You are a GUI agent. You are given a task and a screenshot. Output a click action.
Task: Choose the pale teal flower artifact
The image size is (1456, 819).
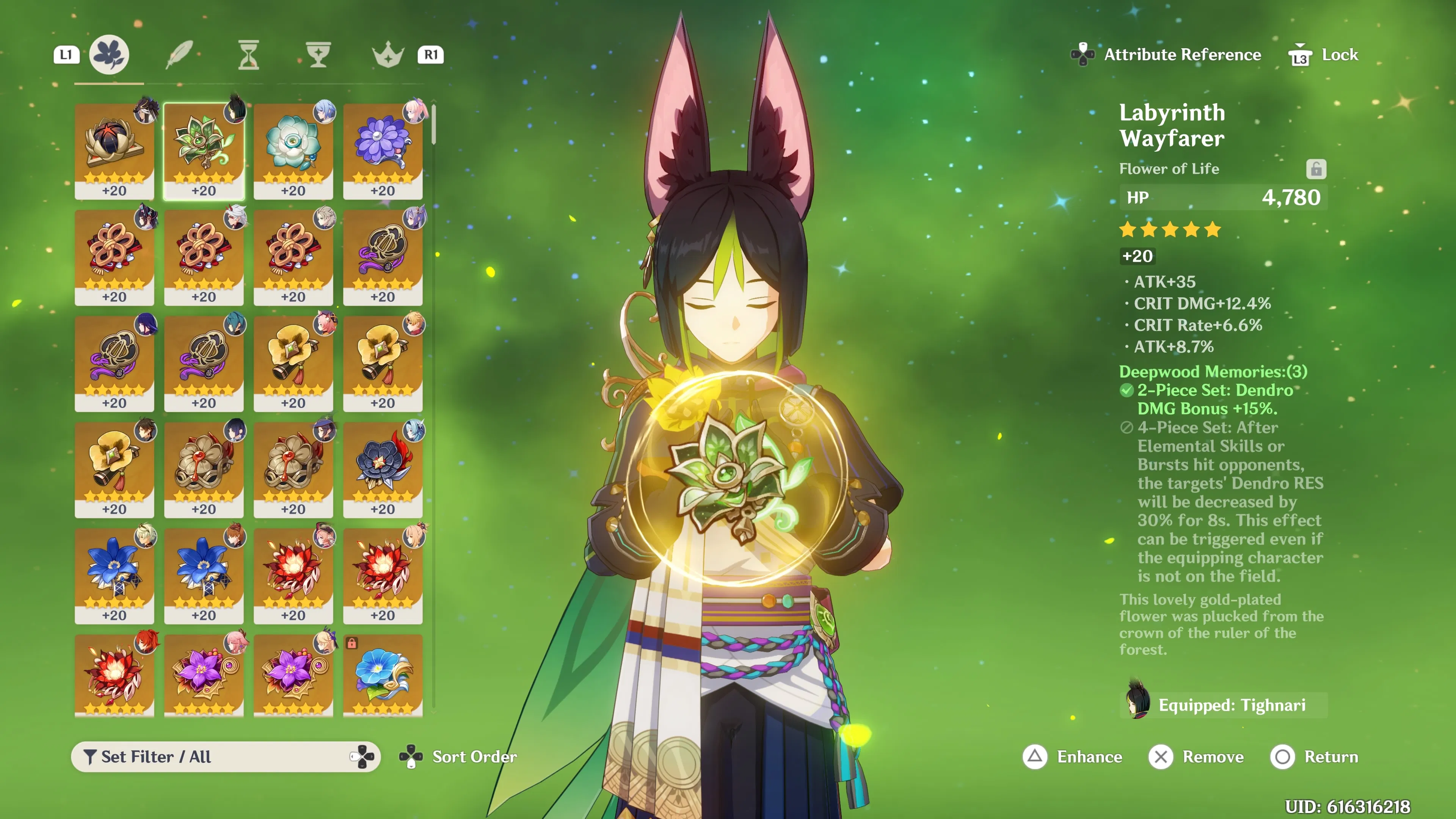click(x=293, y=151)
